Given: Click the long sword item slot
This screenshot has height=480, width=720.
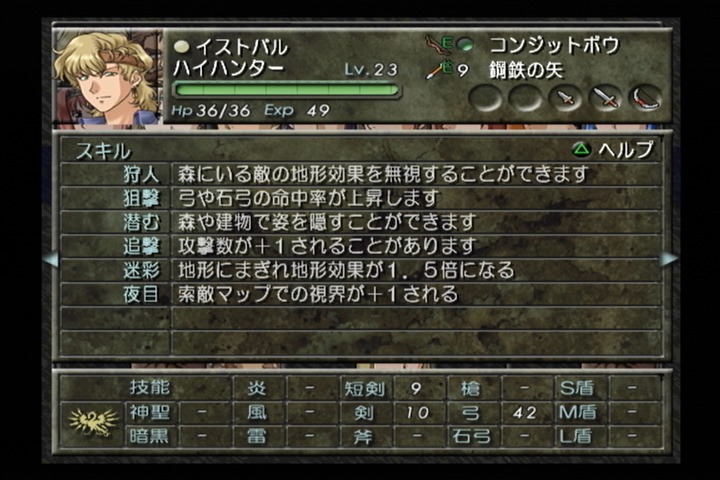Looking at the screenshot, I should (605, 98).
